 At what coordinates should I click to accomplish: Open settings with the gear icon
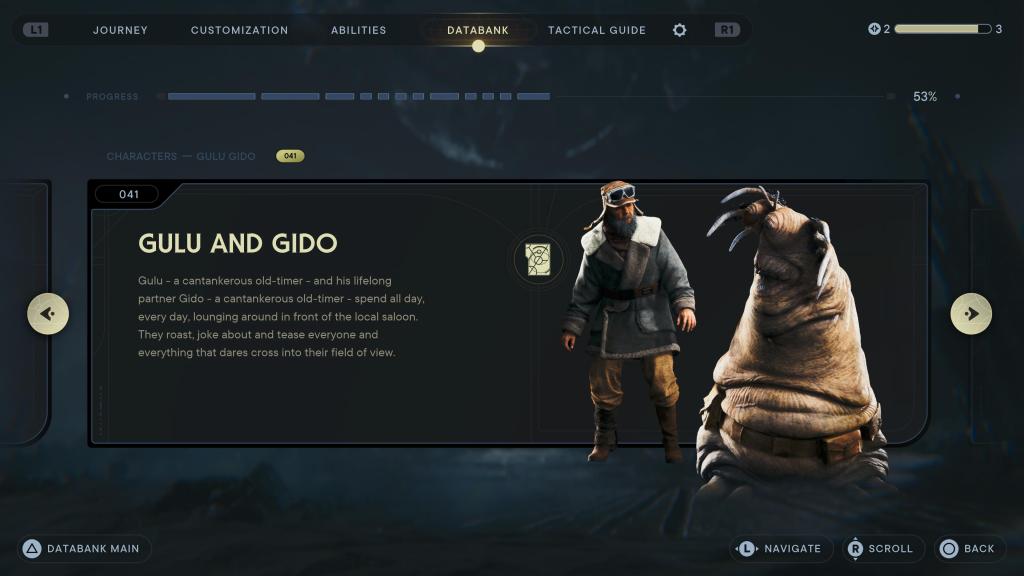[x=680, y=30]
